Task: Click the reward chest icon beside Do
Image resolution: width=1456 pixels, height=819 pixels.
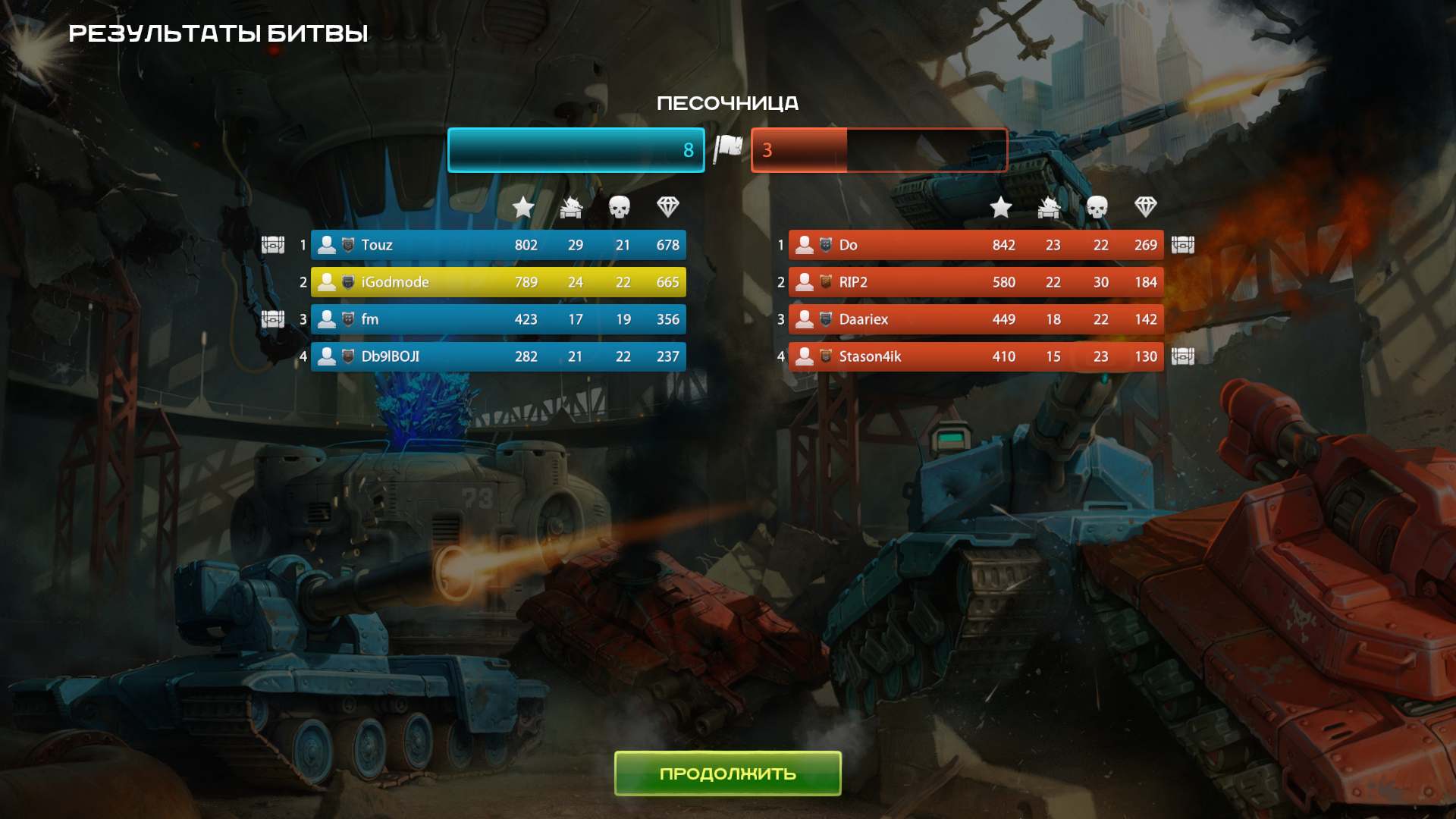Action: point(1182,245)
